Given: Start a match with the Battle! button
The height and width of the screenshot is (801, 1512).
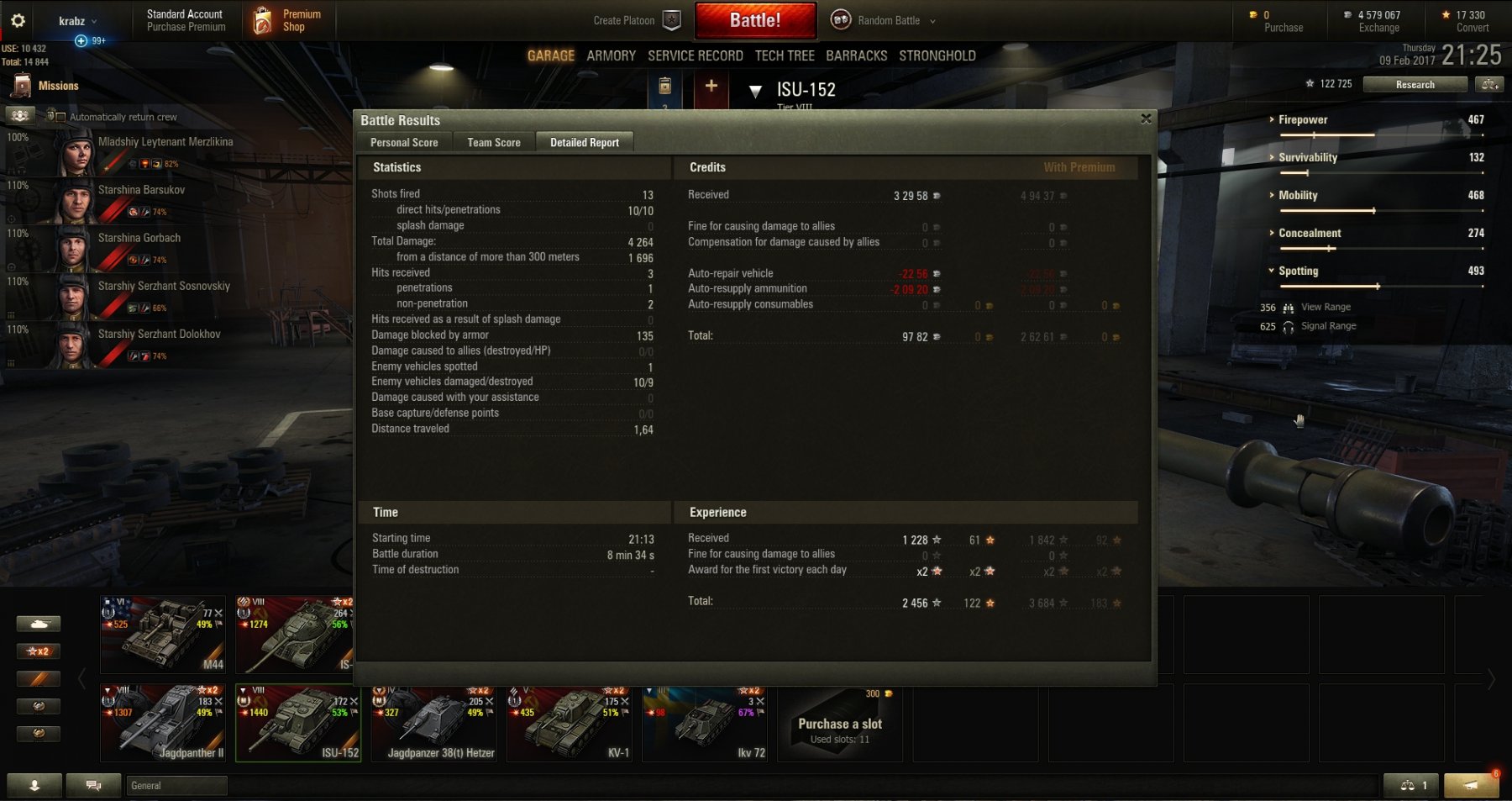Looking at the screenshot, I should click(x=755, y=21).
